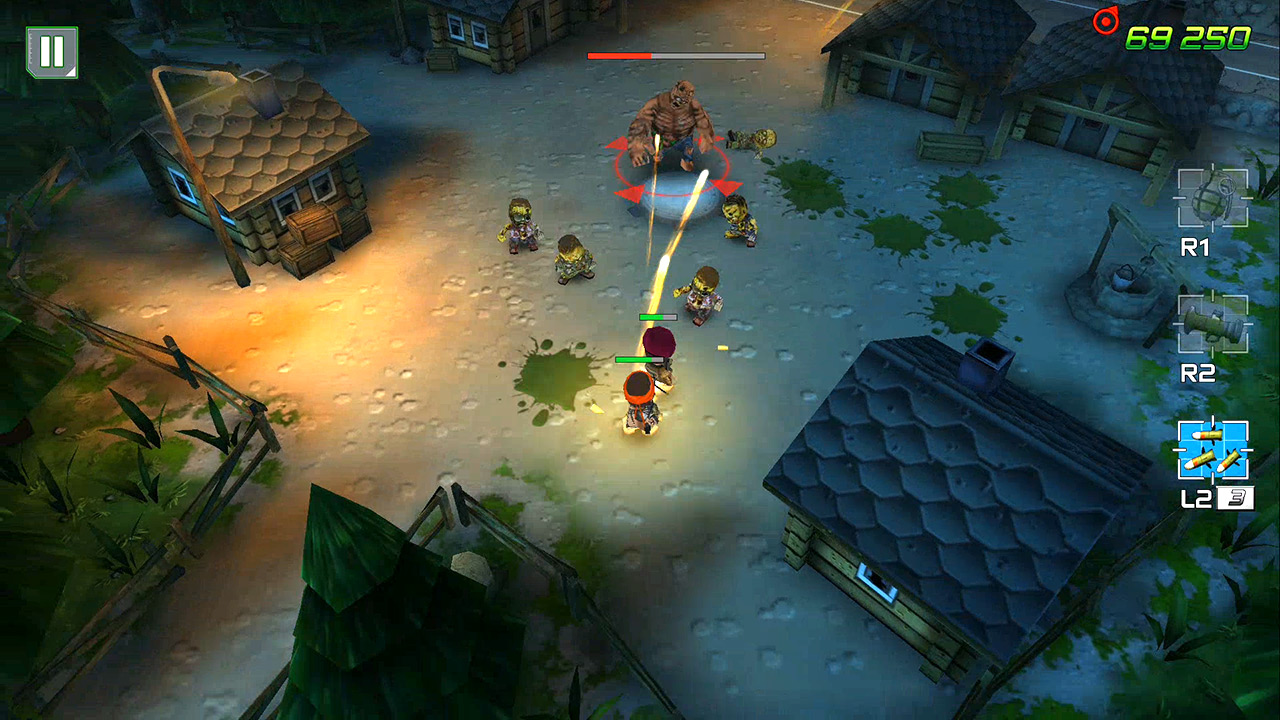Click the red objective compass indicator
Viewport: 1280px width, 720px height.
coord(1109,22)
